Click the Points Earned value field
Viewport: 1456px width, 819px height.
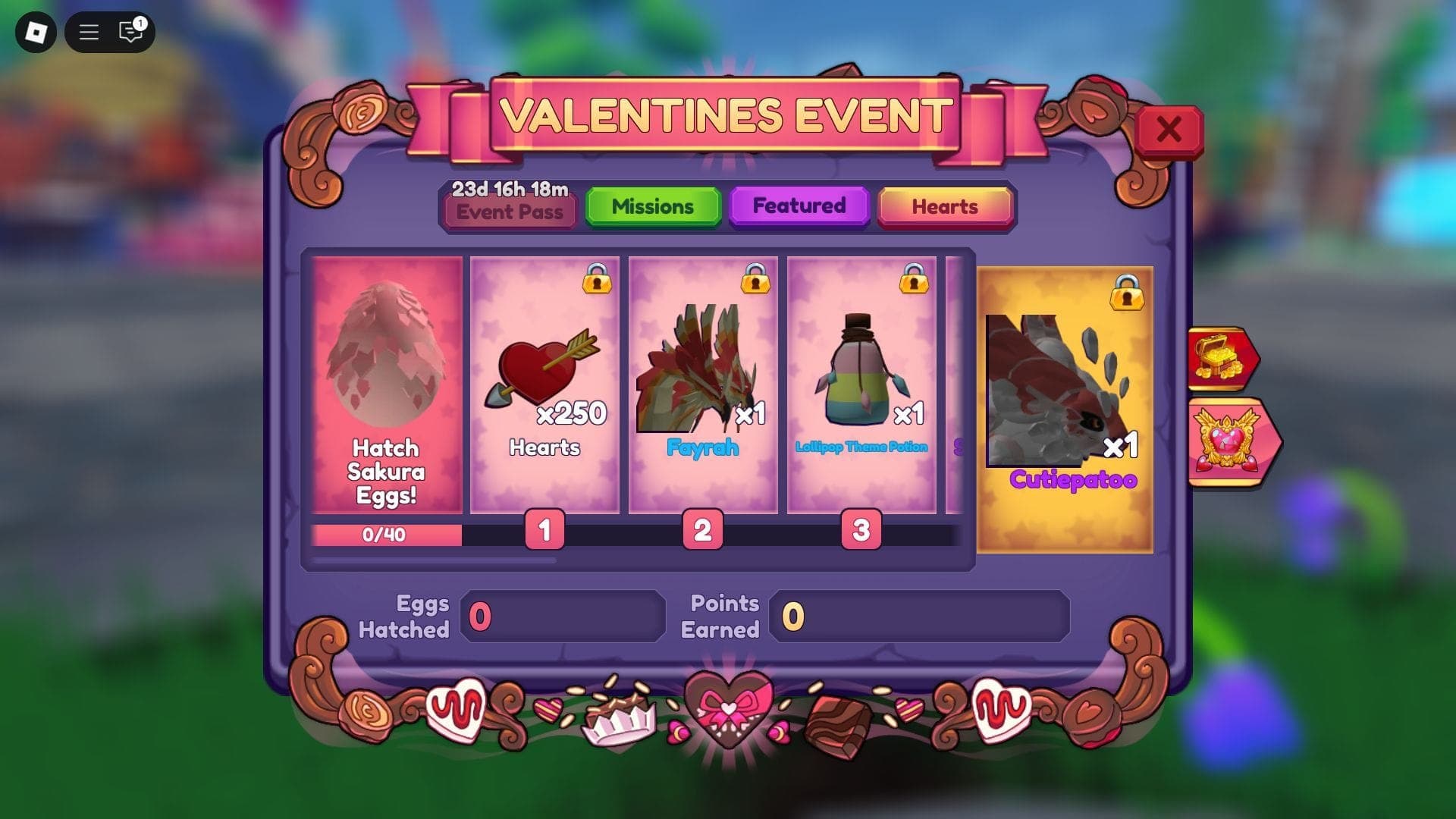918,616
